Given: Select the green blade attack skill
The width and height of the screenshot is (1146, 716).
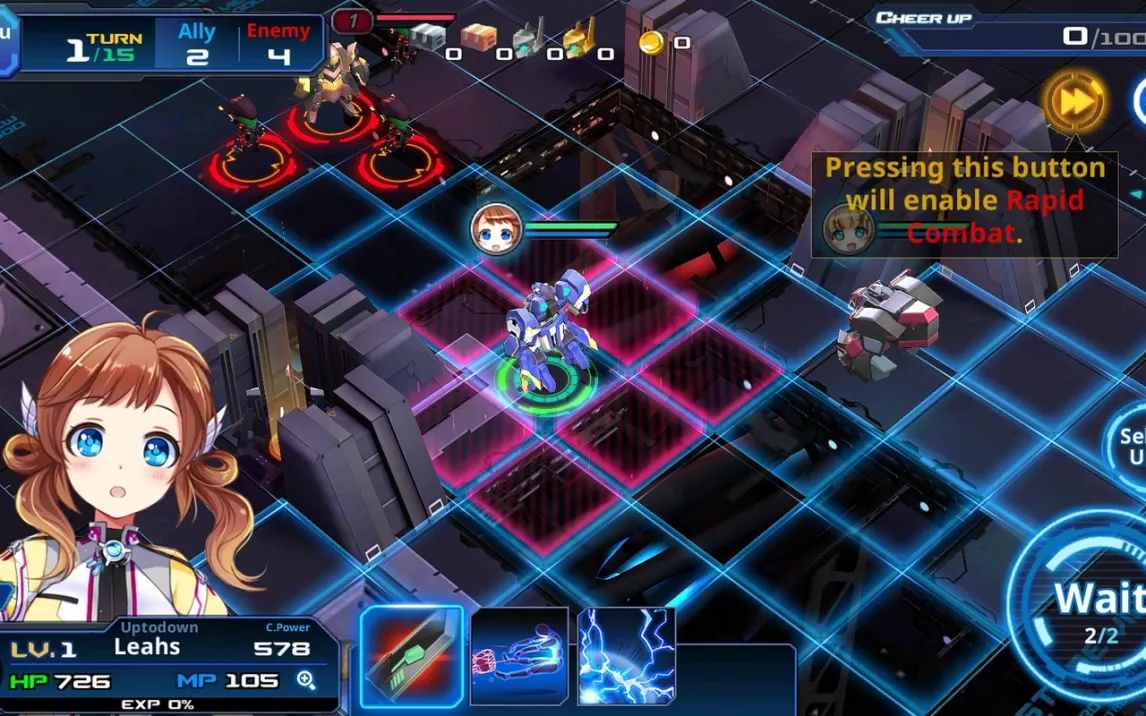Looking at the screenshot, I should [x=412, y=655].
